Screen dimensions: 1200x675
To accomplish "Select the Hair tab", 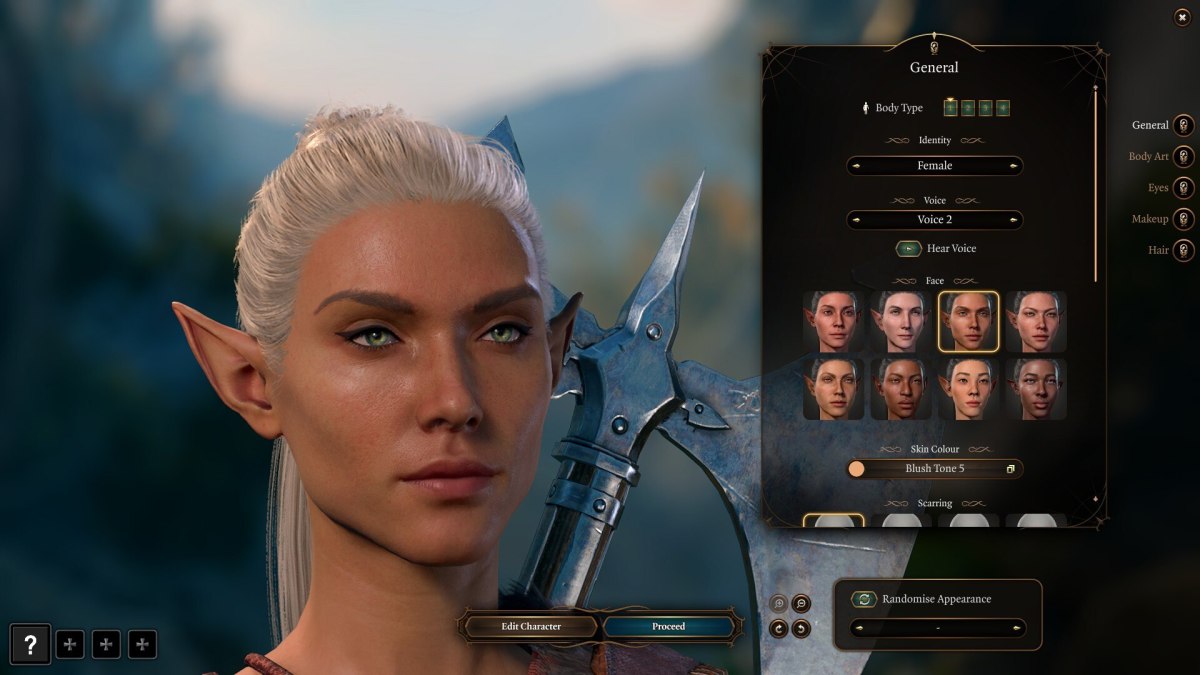I will coord(1184,250).
